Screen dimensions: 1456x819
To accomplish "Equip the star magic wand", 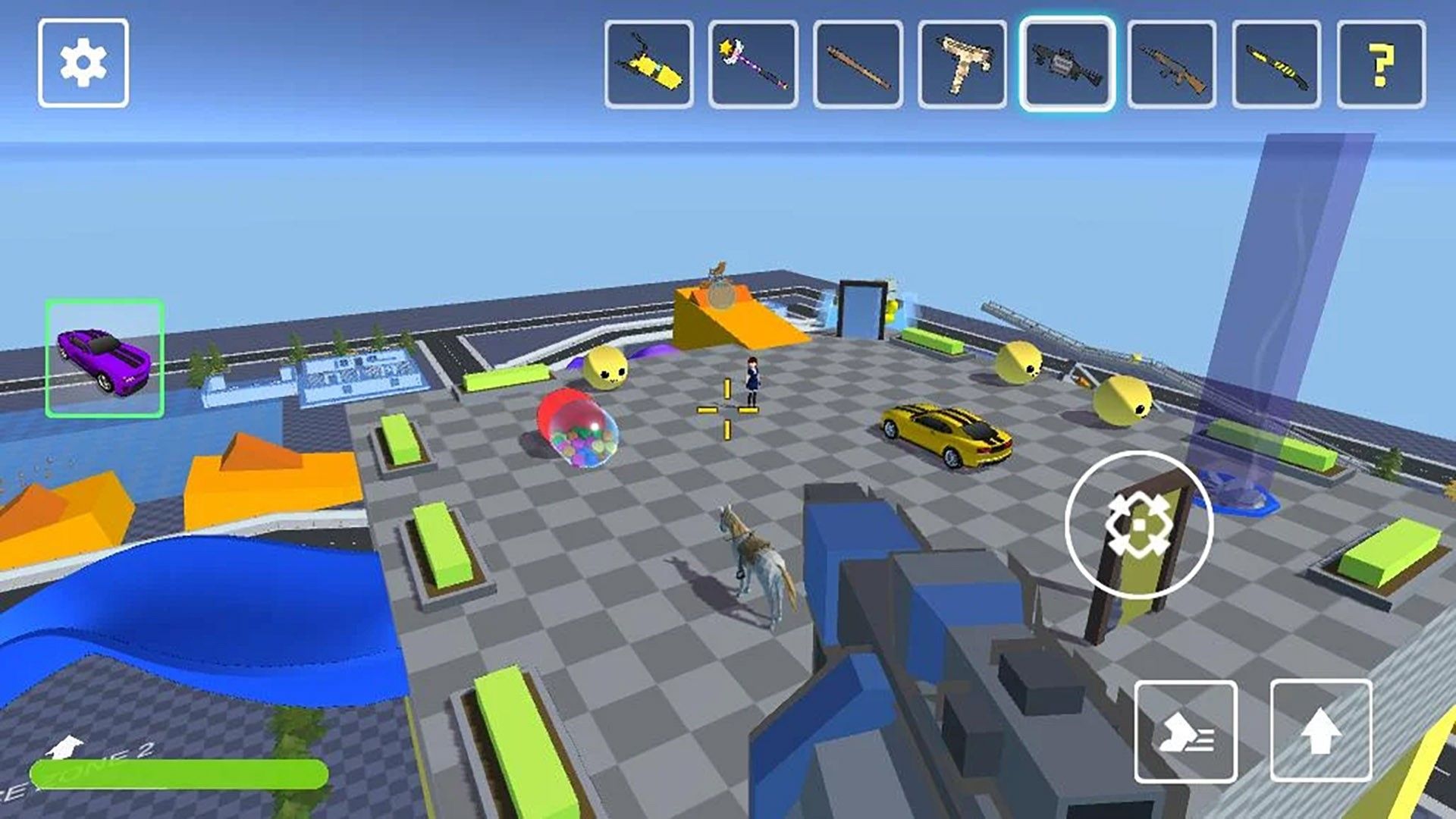I will tap(753, 65).
